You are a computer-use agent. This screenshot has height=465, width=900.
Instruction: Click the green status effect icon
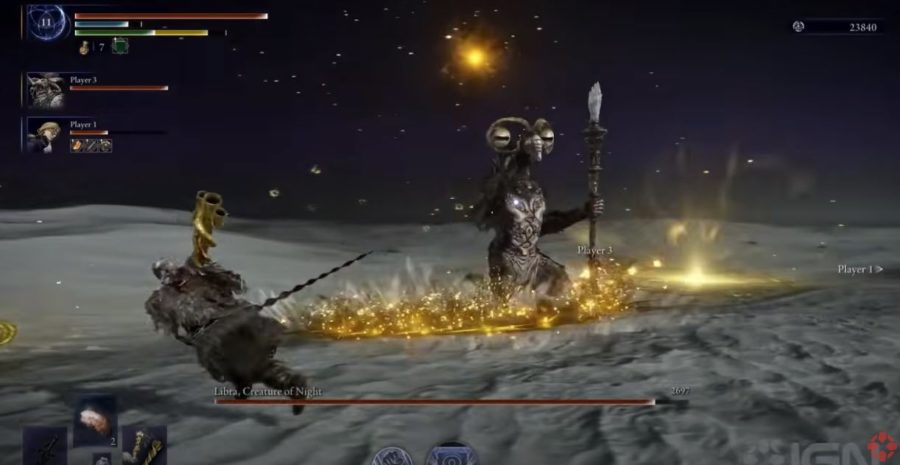click(x=120, y=46)
